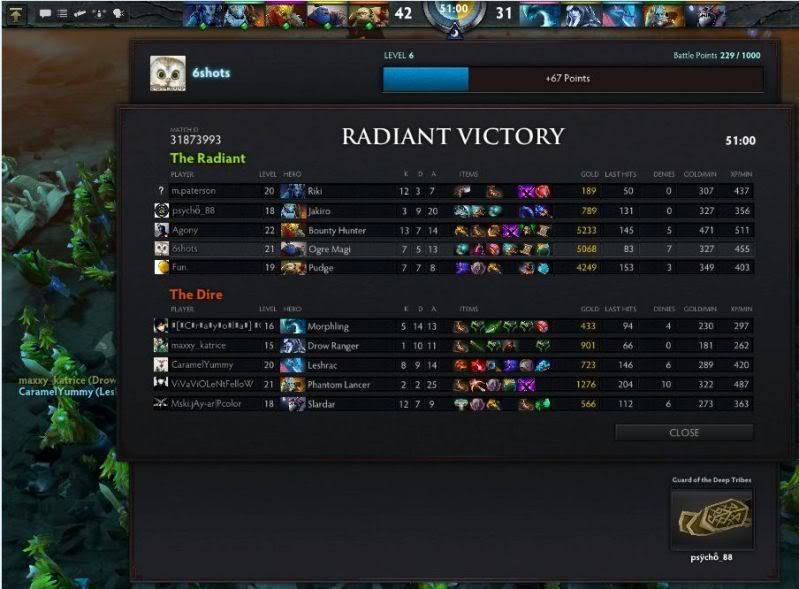Click the top-left arrow menu button
Image resolution: width=799 pixels, height=589 pixels.
point(15,13)
